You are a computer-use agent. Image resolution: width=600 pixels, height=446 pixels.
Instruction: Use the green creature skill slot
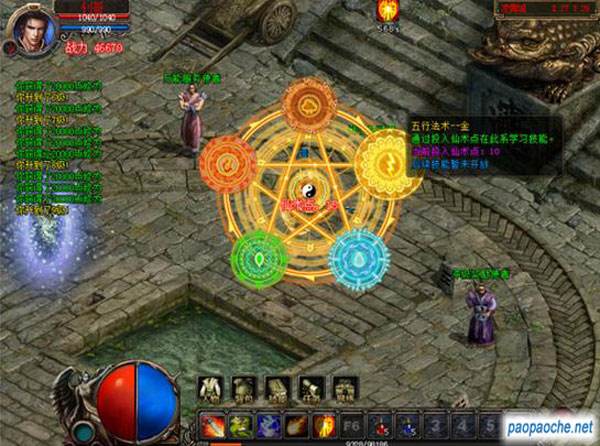point(240,424)
